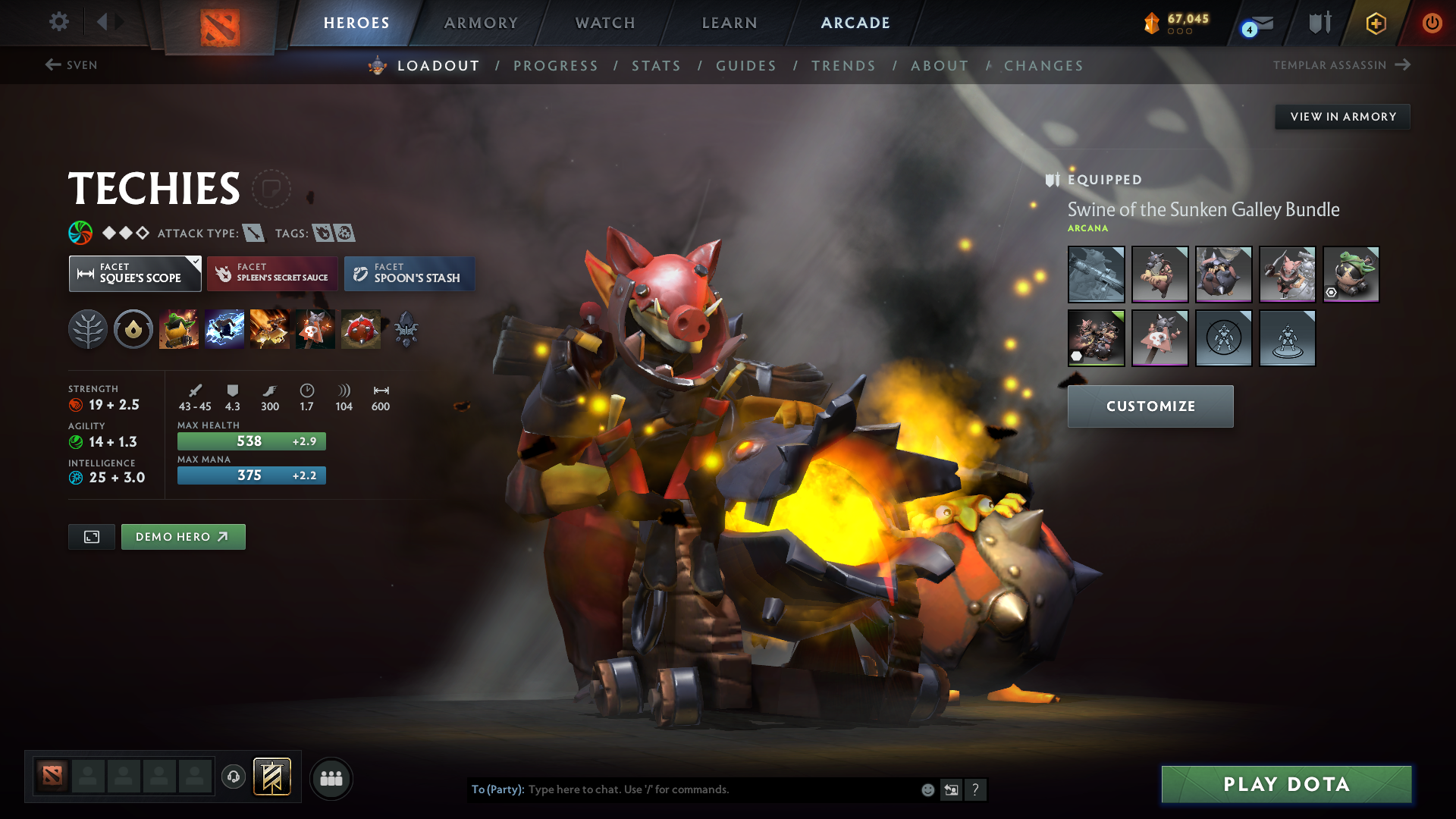Click the settings gear icon
Image resolution: width=1456 pixels, height=819 pixels.
(x=59, y=22)
